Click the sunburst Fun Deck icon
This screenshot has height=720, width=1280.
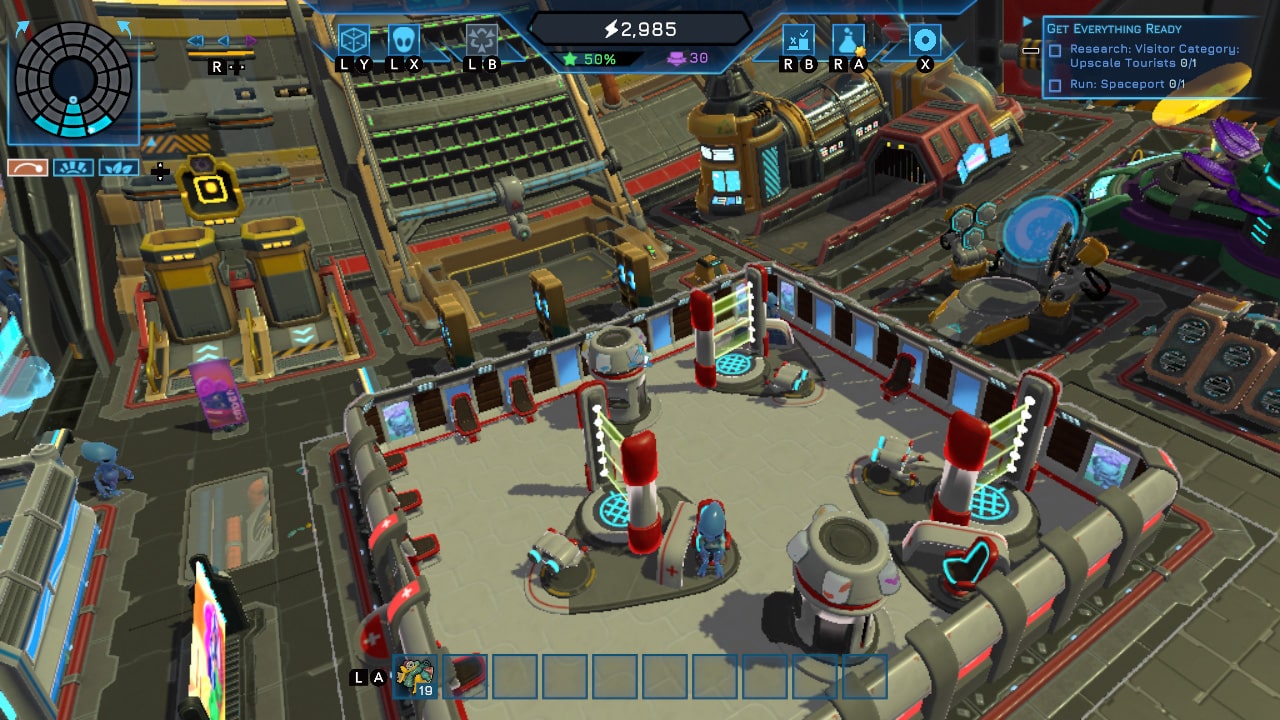[x=73, y=168]
